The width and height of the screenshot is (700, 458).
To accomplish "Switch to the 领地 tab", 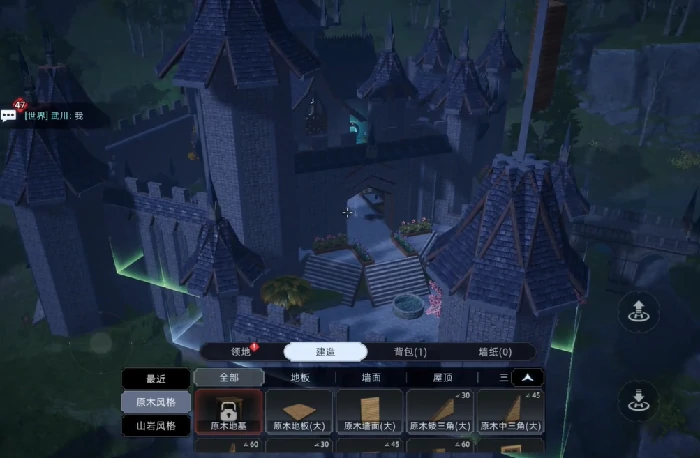I will click(240, 351).
